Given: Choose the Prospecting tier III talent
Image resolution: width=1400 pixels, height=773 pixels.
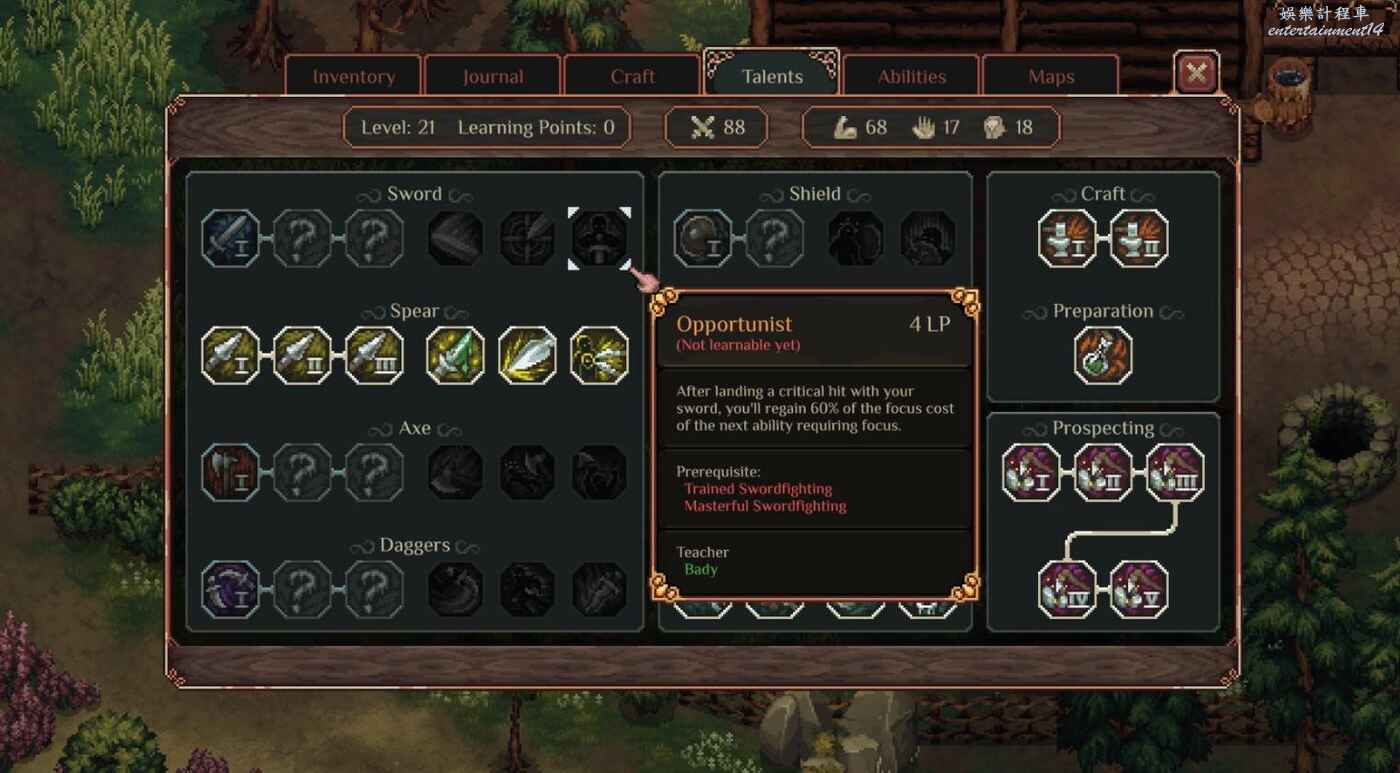Looking at the screenshot, I should tap(1175, 472).
